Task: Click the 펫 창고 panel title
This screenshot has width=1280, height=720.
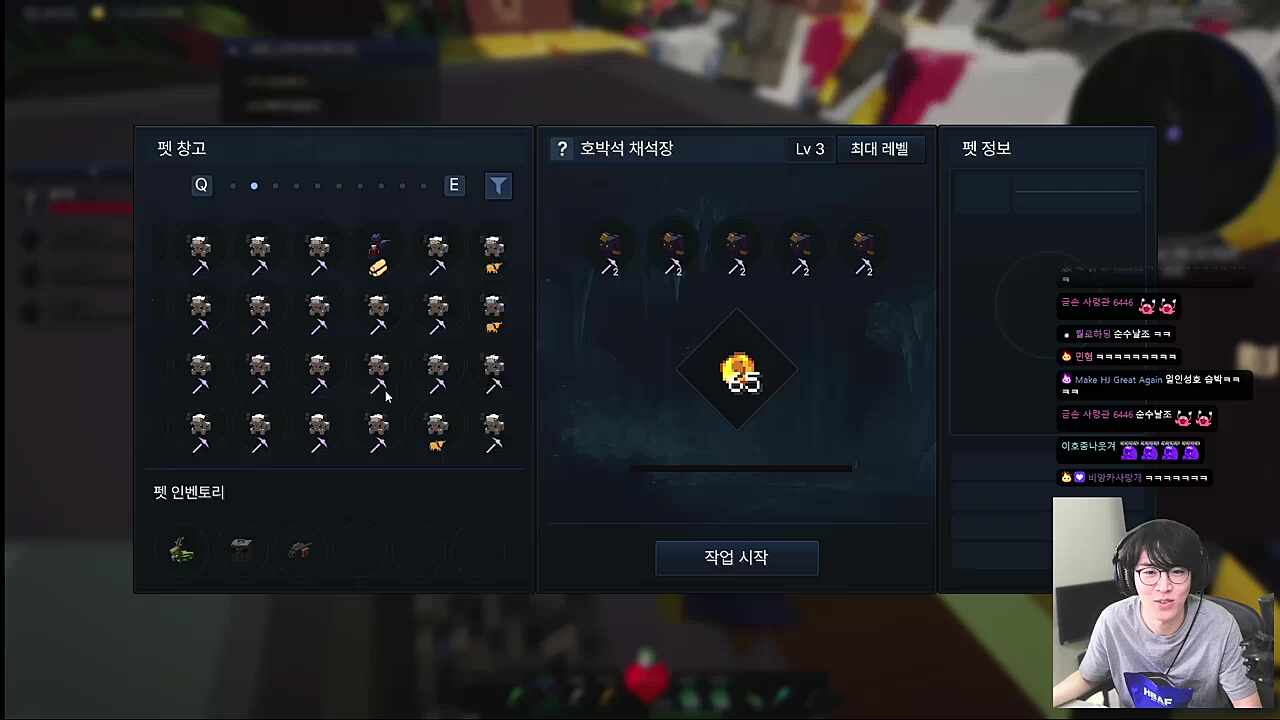Action: coord(180,148)
